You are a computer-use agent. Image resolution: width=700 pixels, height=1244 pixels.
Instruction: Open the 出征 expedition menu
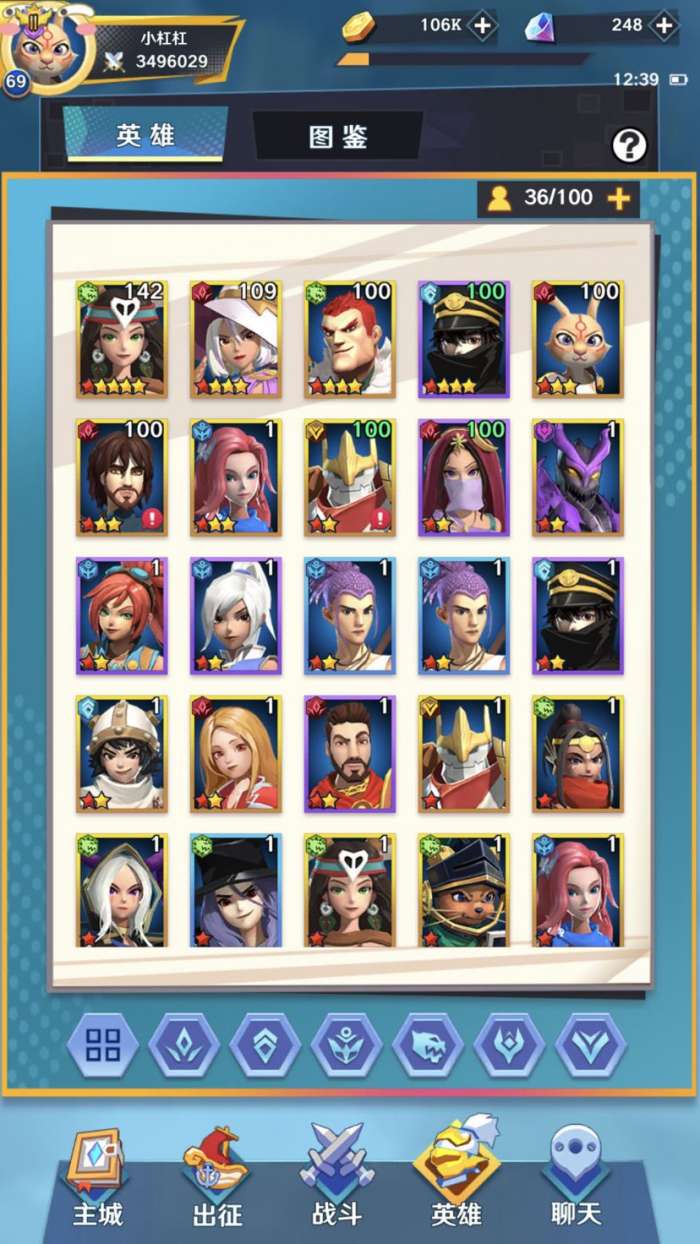[x=217, y=1180]
